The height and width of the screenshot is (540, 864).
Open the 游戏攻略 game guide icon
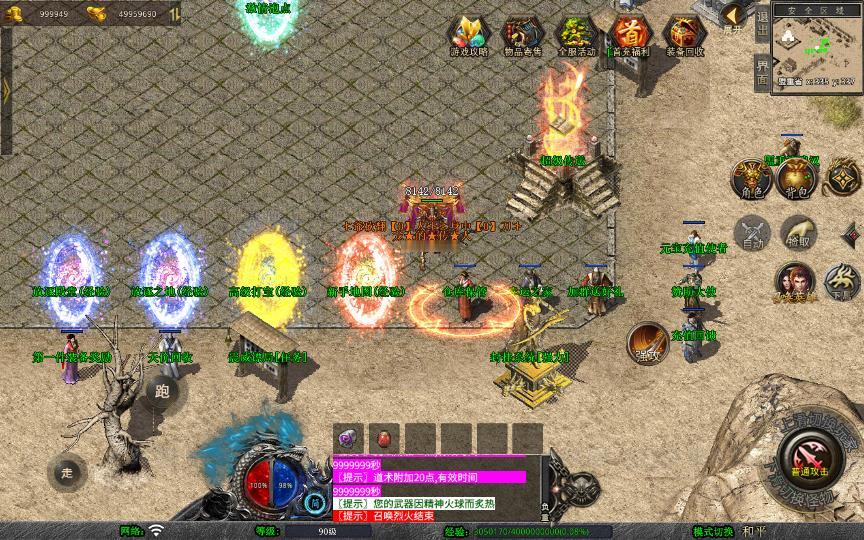[466, 35]
